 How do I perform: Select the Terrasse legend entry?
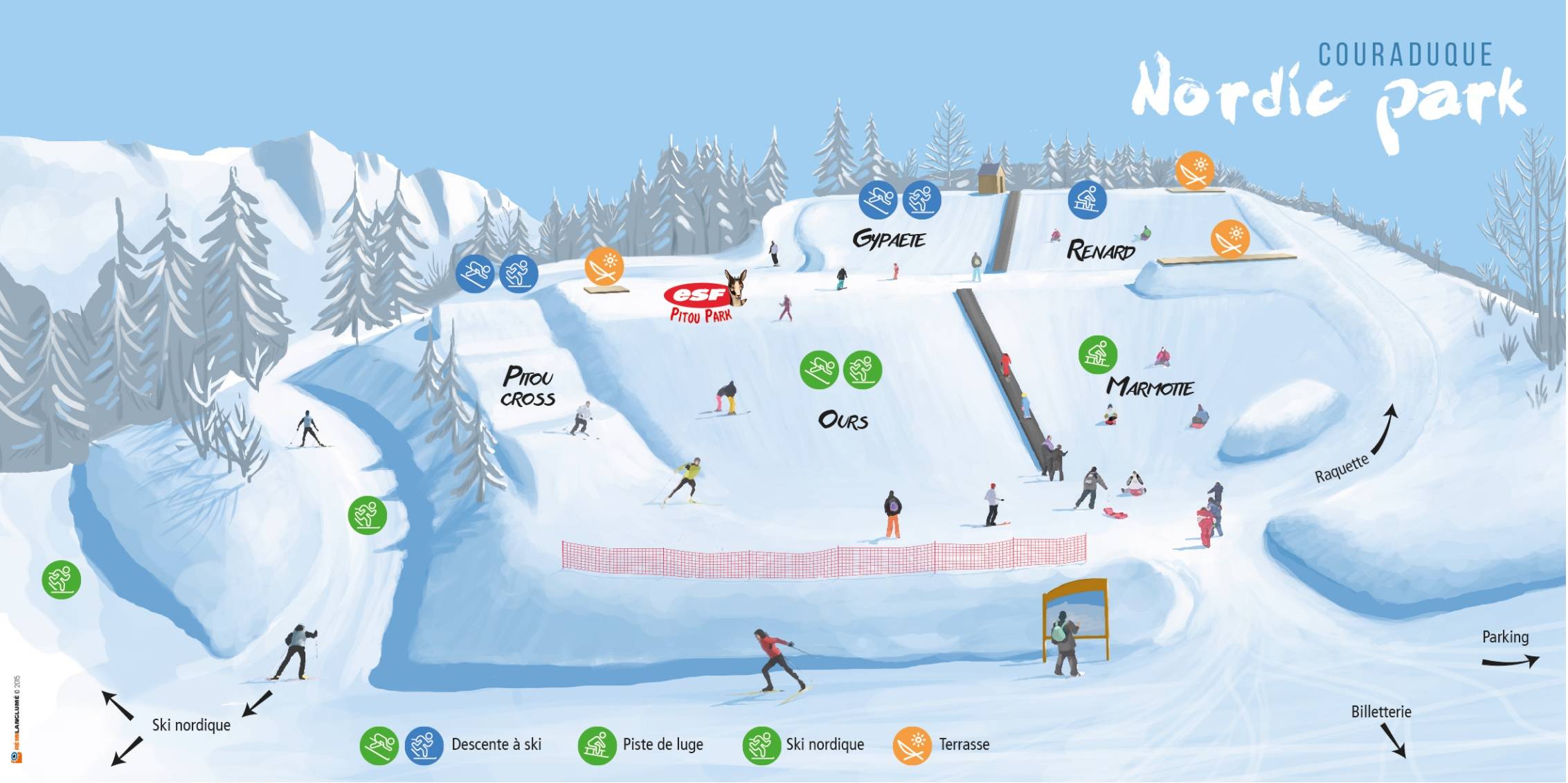pyautogui.click(x=964, y=745)
